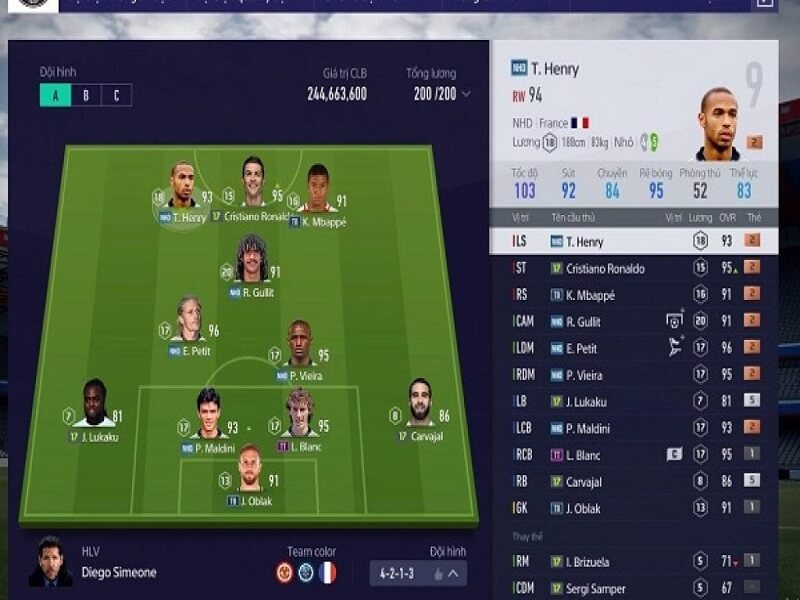The height and width of the screenshot is (600, 800).
Task: Select J. Lukaku on the pitch
Action: [95, 405]
